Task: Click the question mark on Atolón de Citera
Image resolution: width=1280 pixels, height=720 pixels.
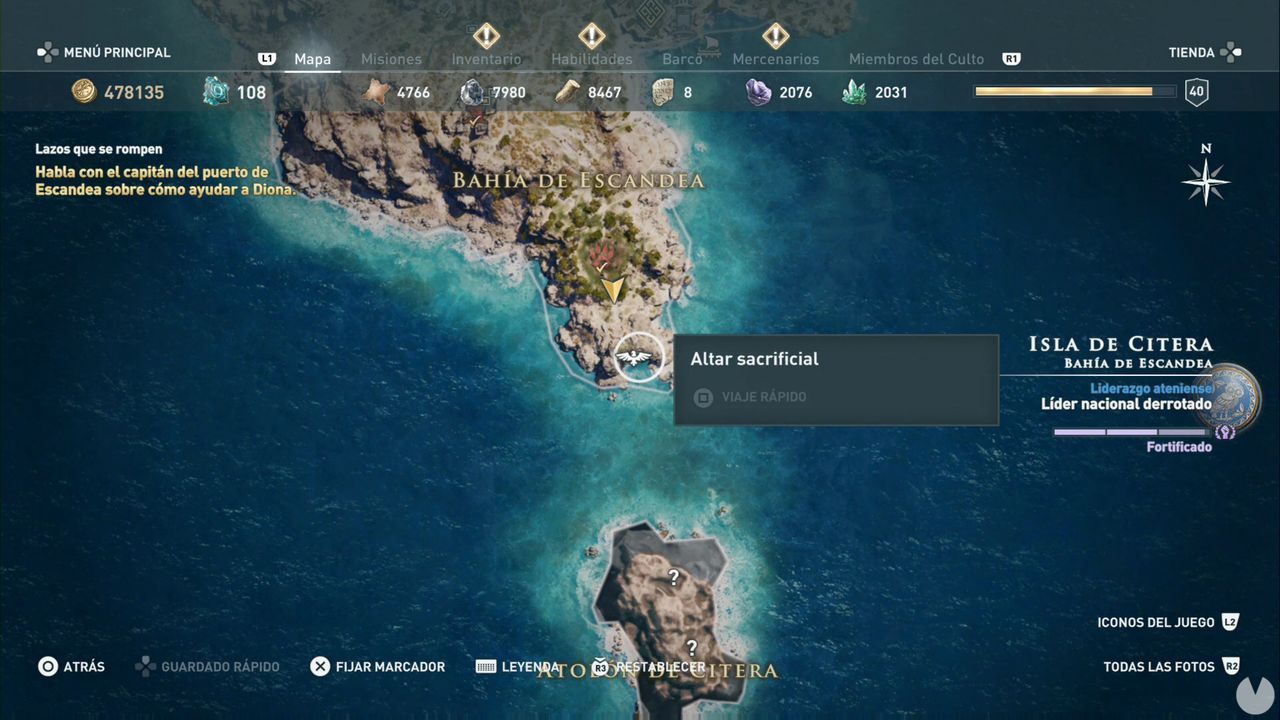Action: [x=676, y=574]
